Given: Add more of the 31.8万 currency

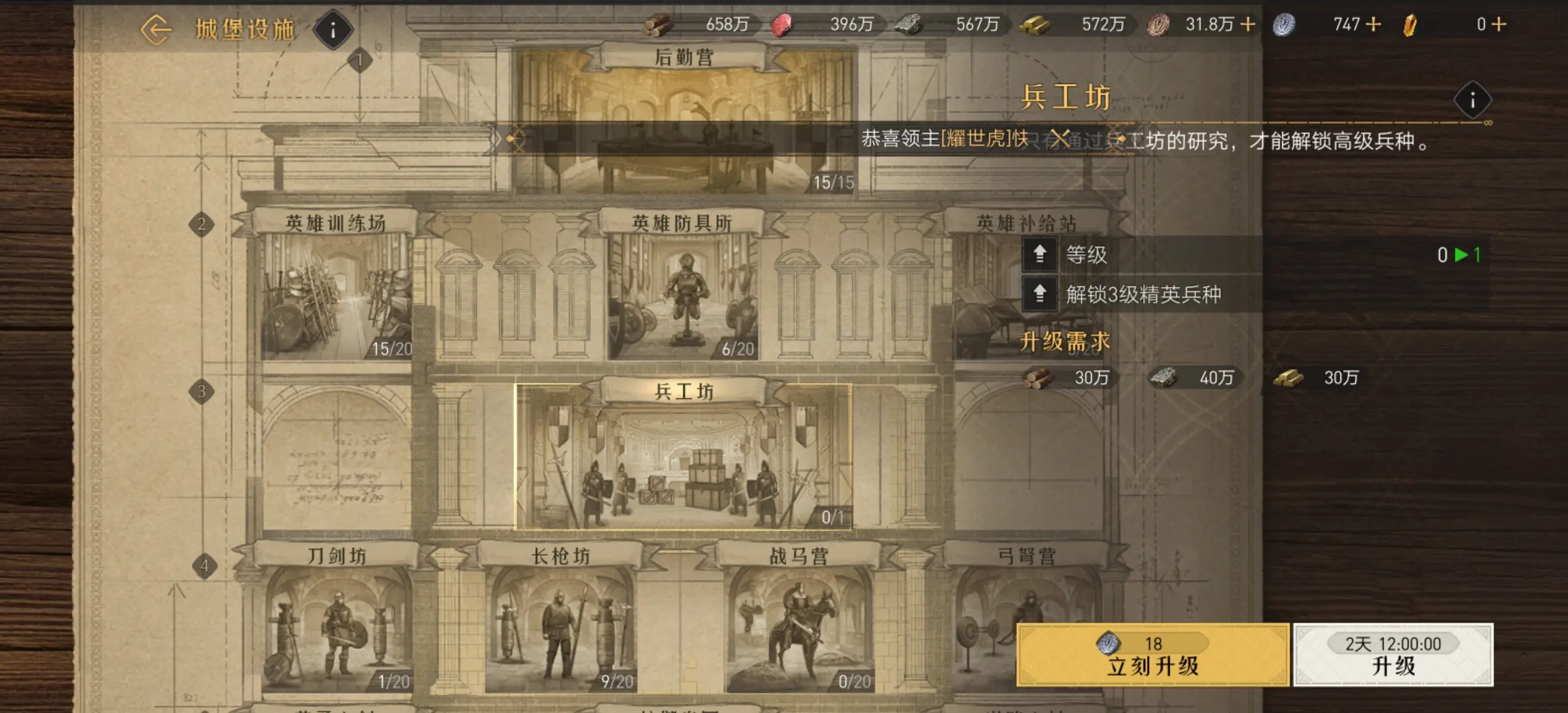Looking at the screenshot, I should (x=1248, y=24).
